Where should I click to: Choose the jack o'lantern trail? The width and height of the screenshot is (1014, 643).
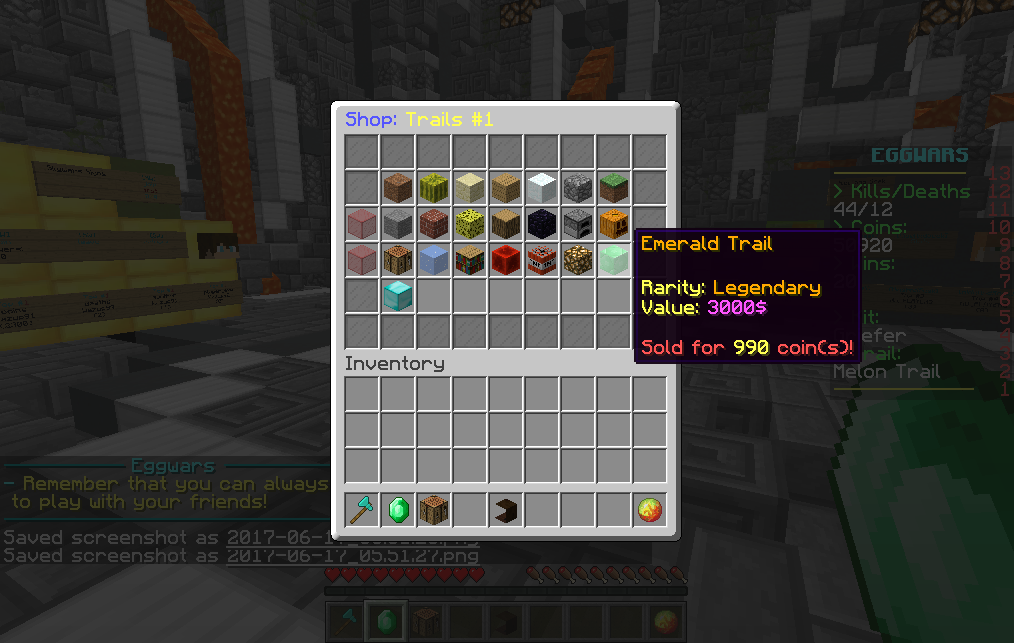613,223
